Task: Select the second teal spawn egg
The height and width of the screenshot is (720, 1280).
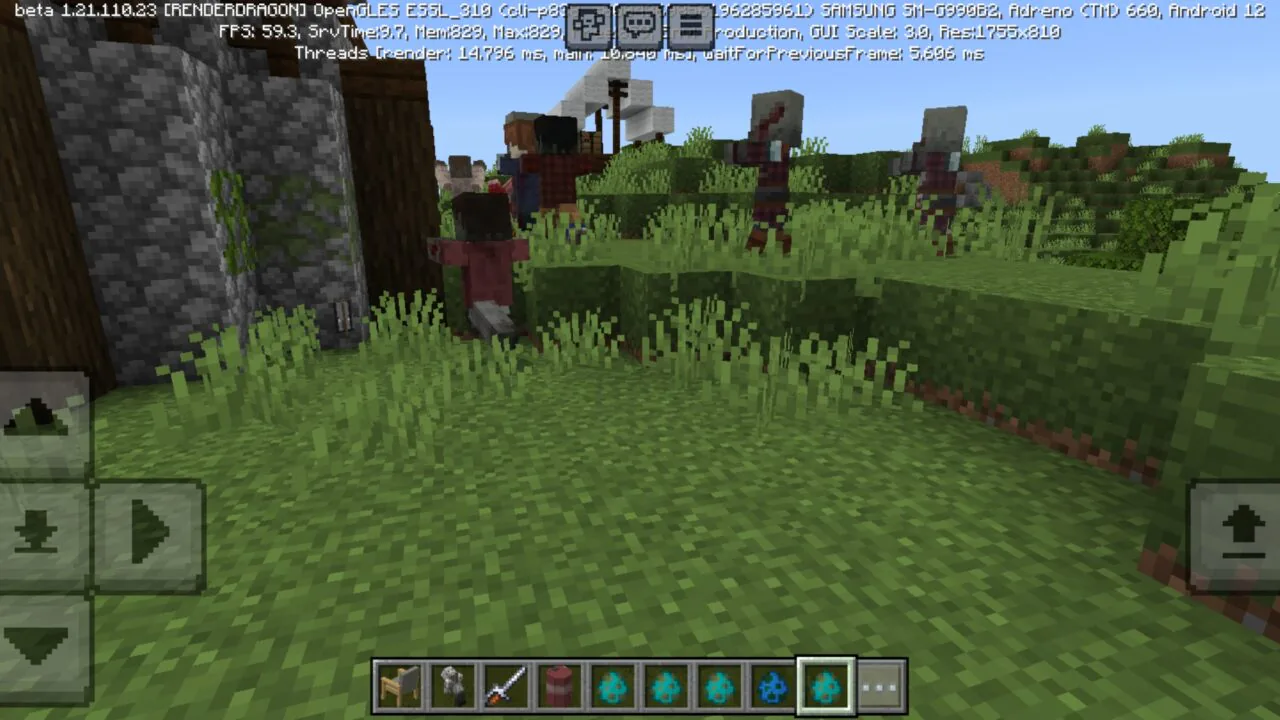Action: coord(665,685)
